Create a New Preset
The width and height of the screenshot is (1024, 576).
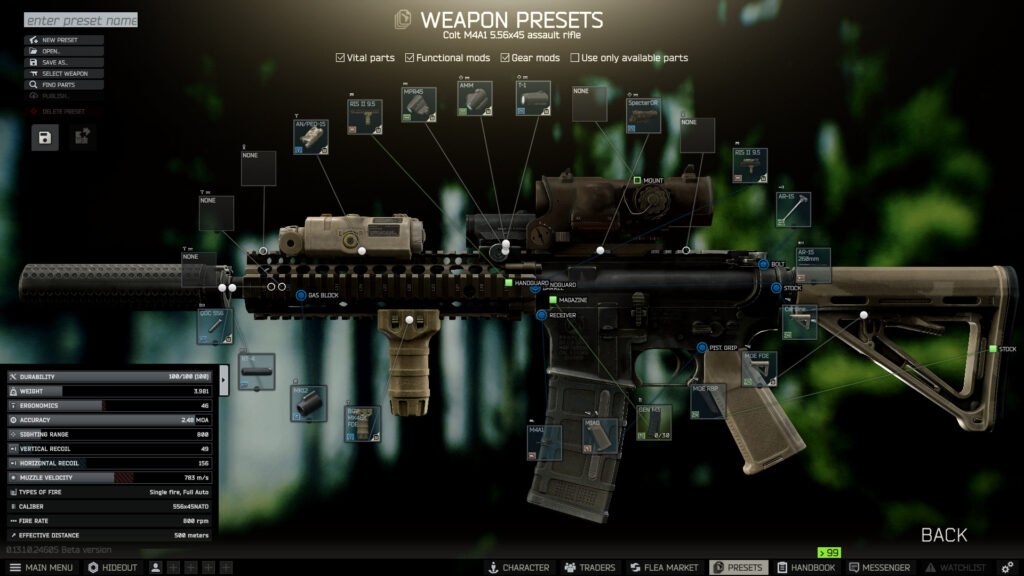click(x=64, y=40)
